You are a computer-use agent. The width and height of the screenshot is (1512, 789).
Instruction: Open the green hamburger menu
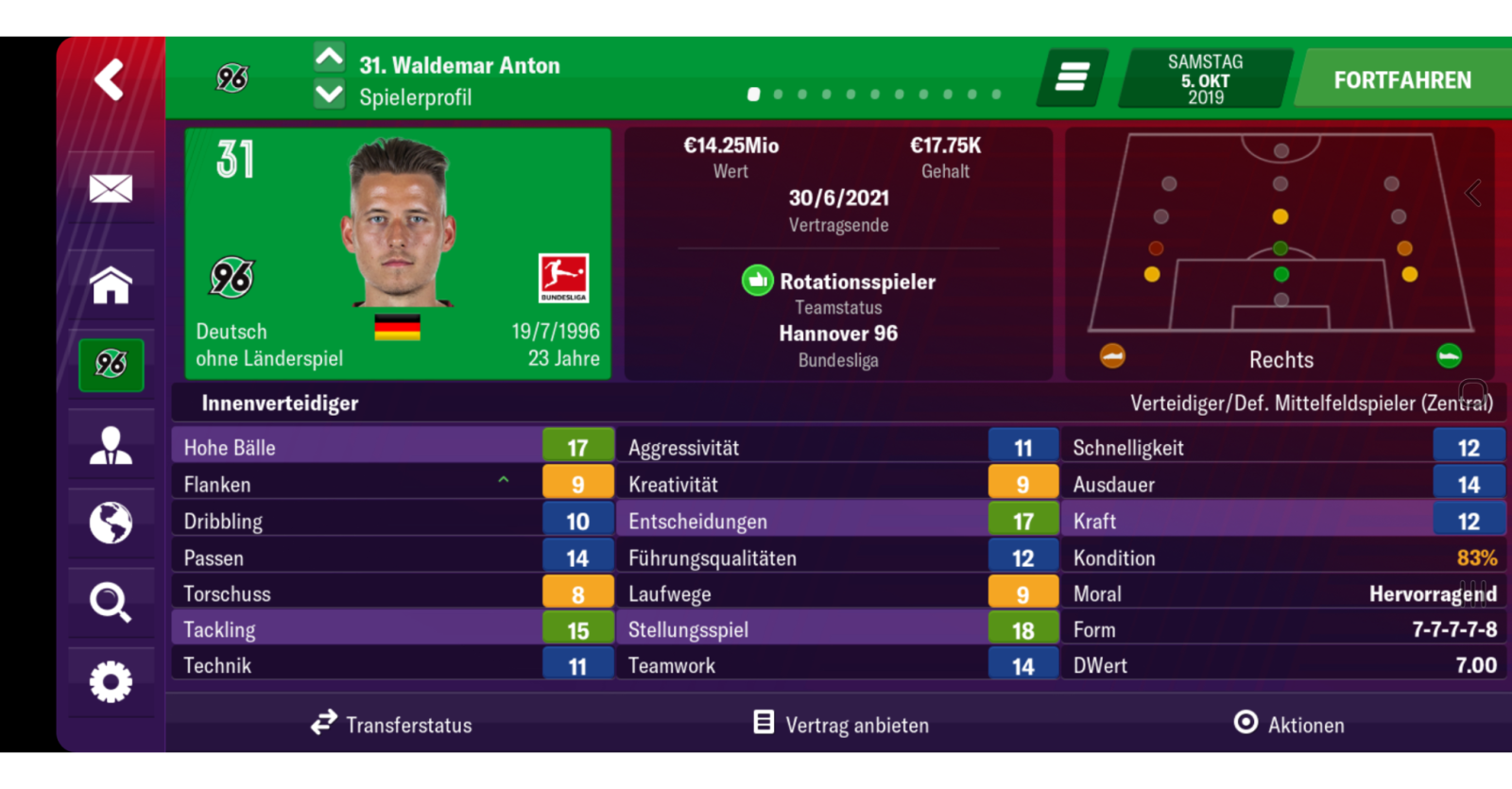click(x=1073, y=77)
